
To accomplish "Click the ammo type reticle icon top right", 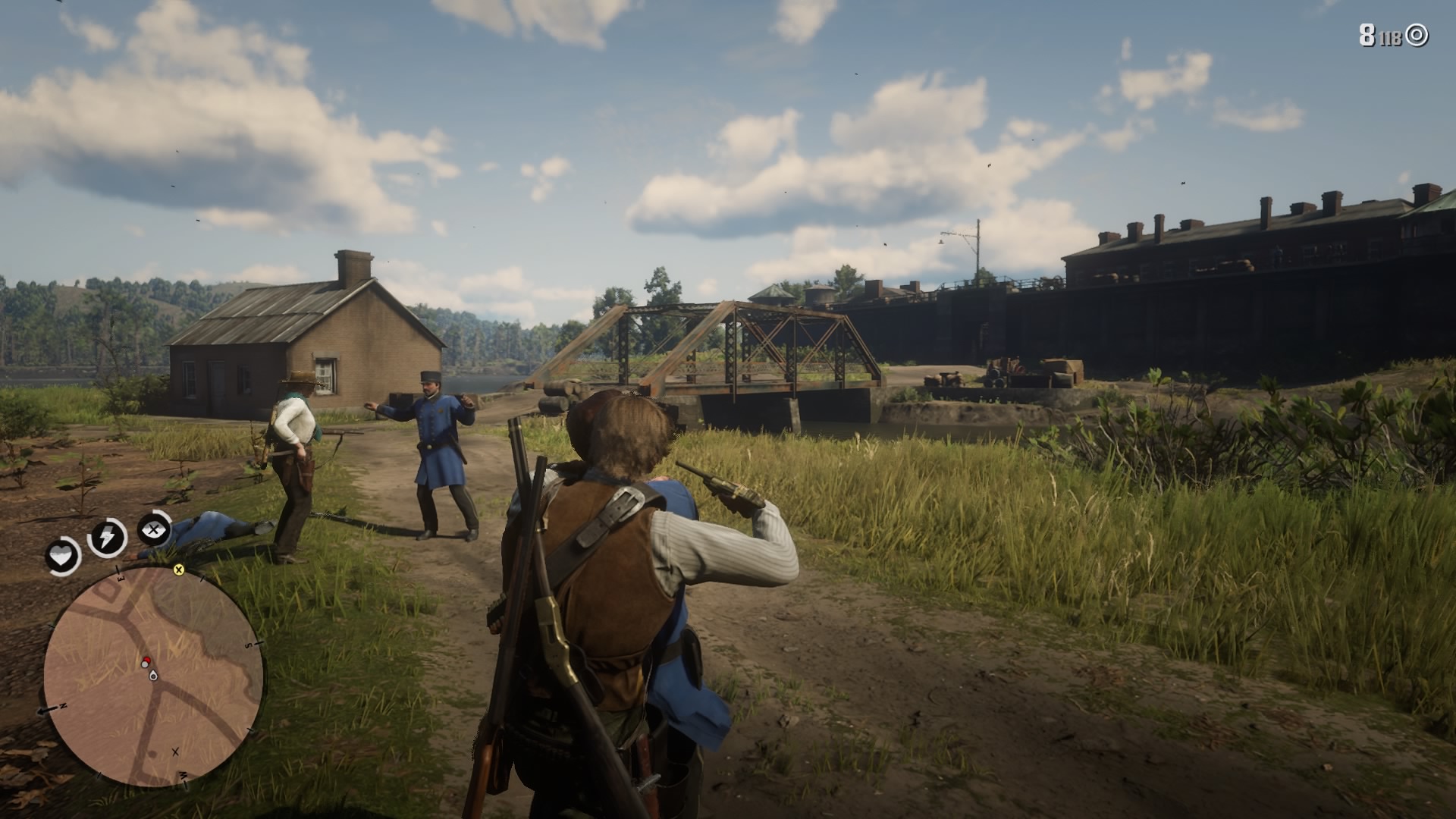I will [x=1415, y=33].
